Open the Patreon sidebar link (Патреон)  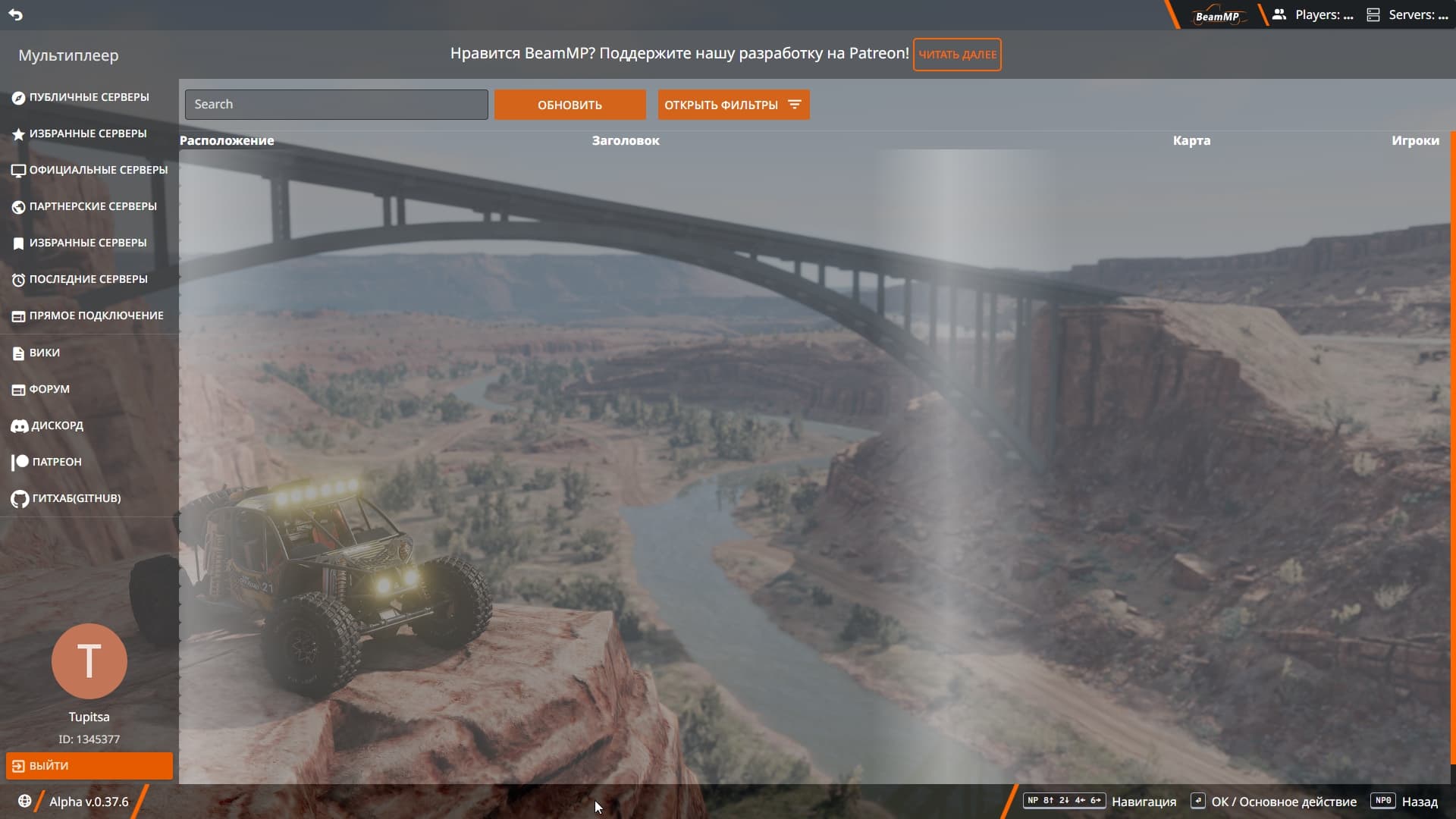(55, 462)
